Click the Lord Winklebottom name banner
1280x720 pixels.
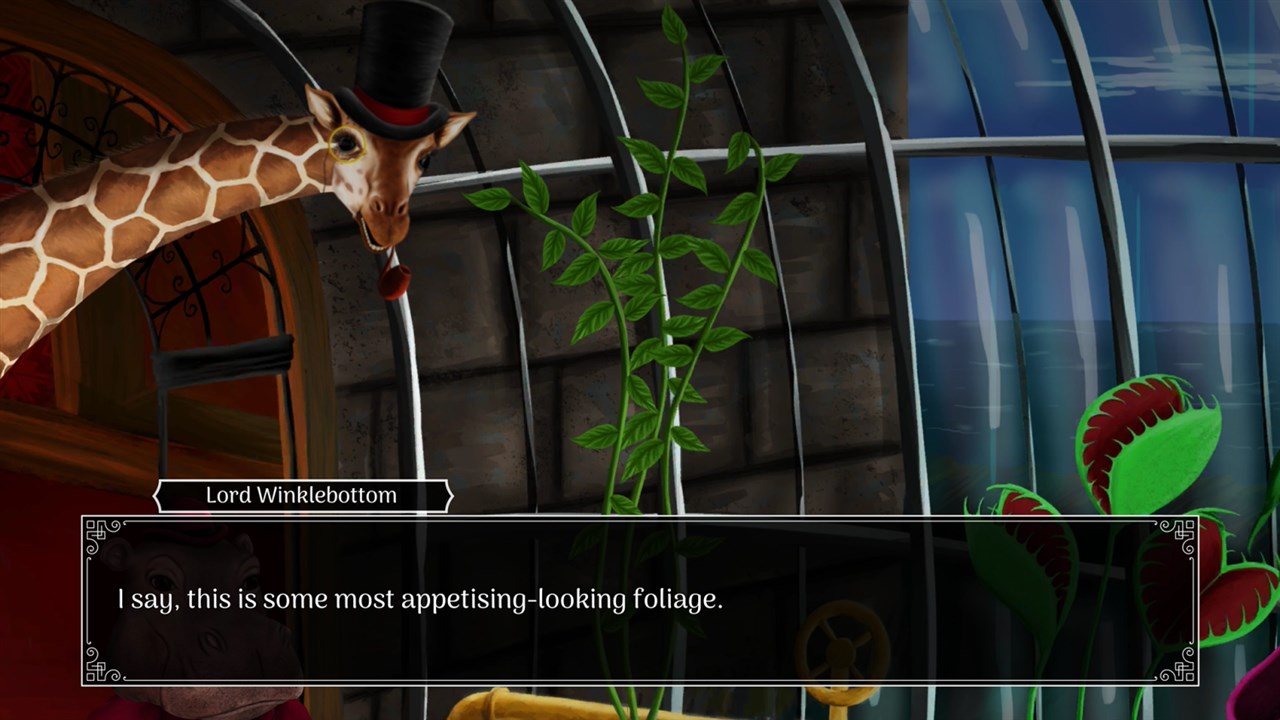click(300, 495)
